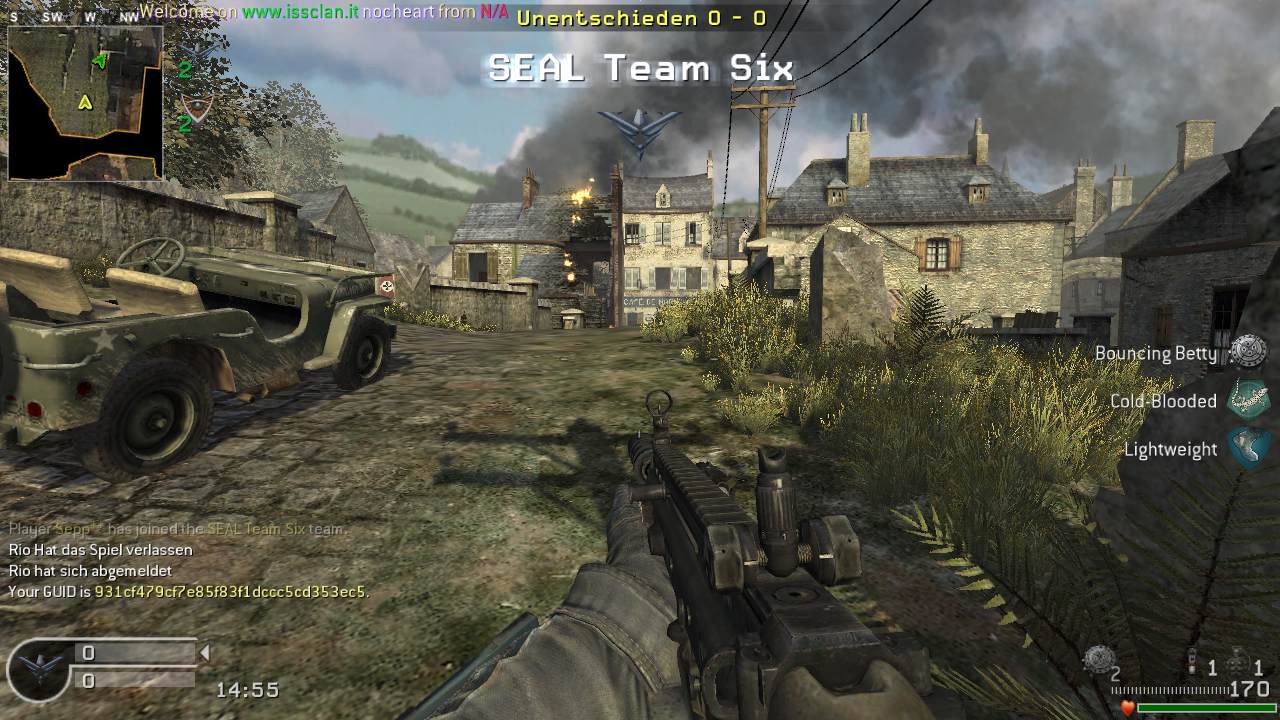Click the SEAL Team Six emblem under the title
The width and height of the screenshot is (1280, 720).
[639, 131]
